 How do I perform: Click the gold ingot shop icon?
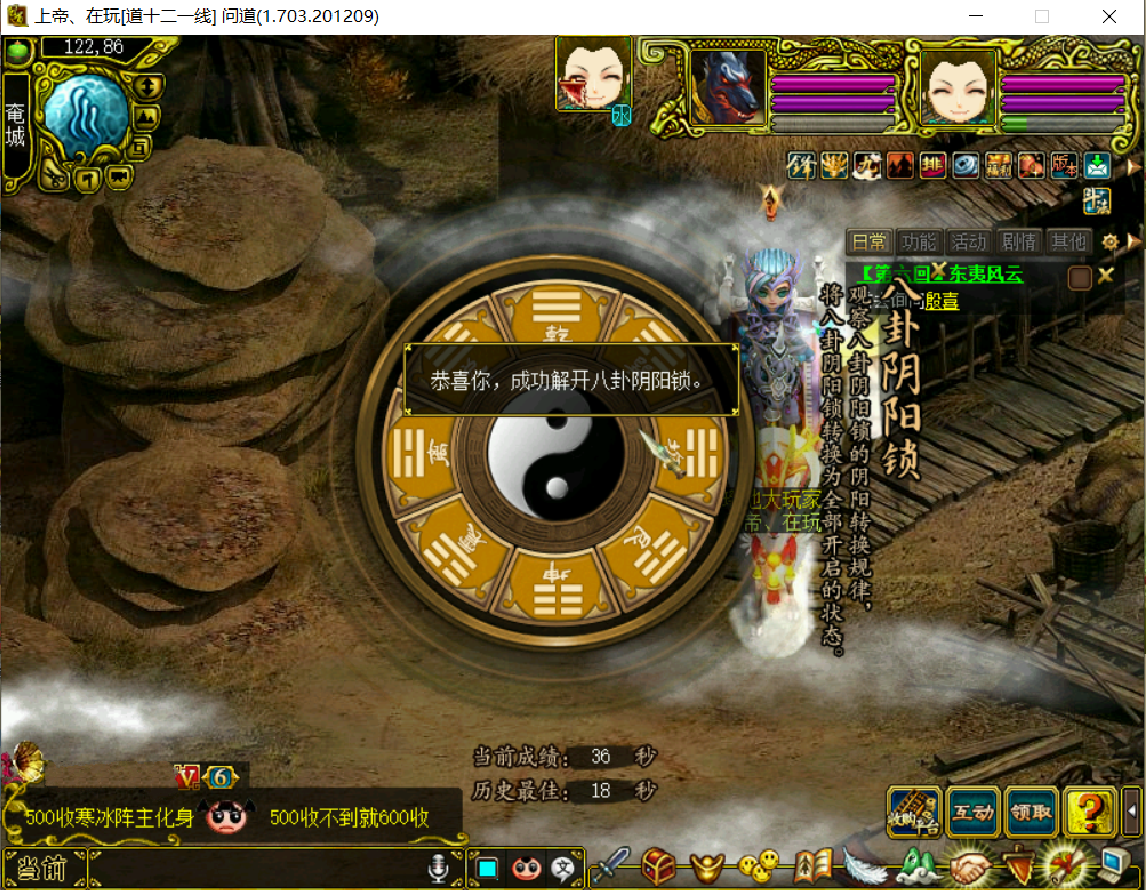[x=709, y=866]
